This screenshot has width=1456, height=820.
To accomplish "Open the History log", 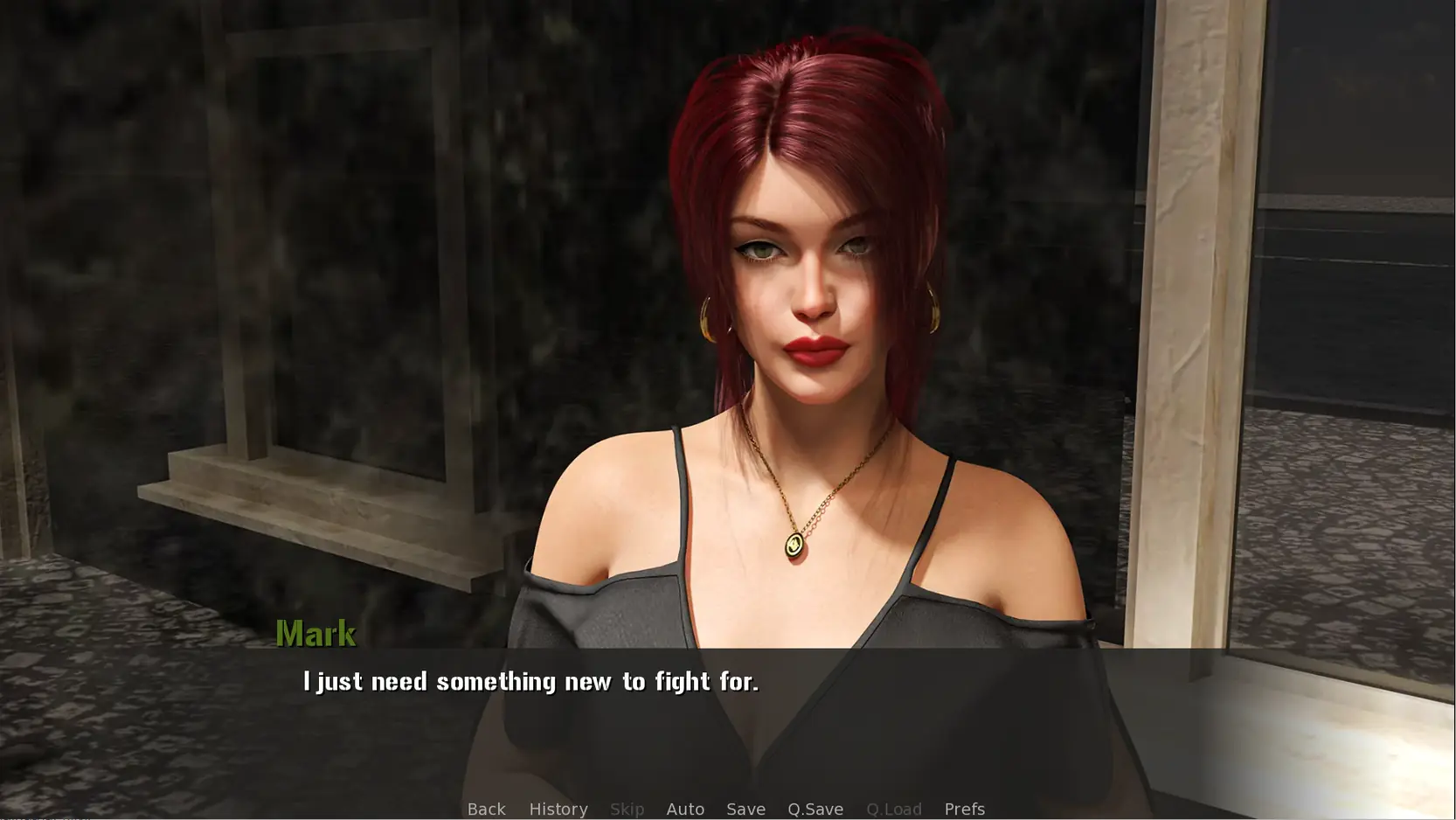I will coord(558,809).
